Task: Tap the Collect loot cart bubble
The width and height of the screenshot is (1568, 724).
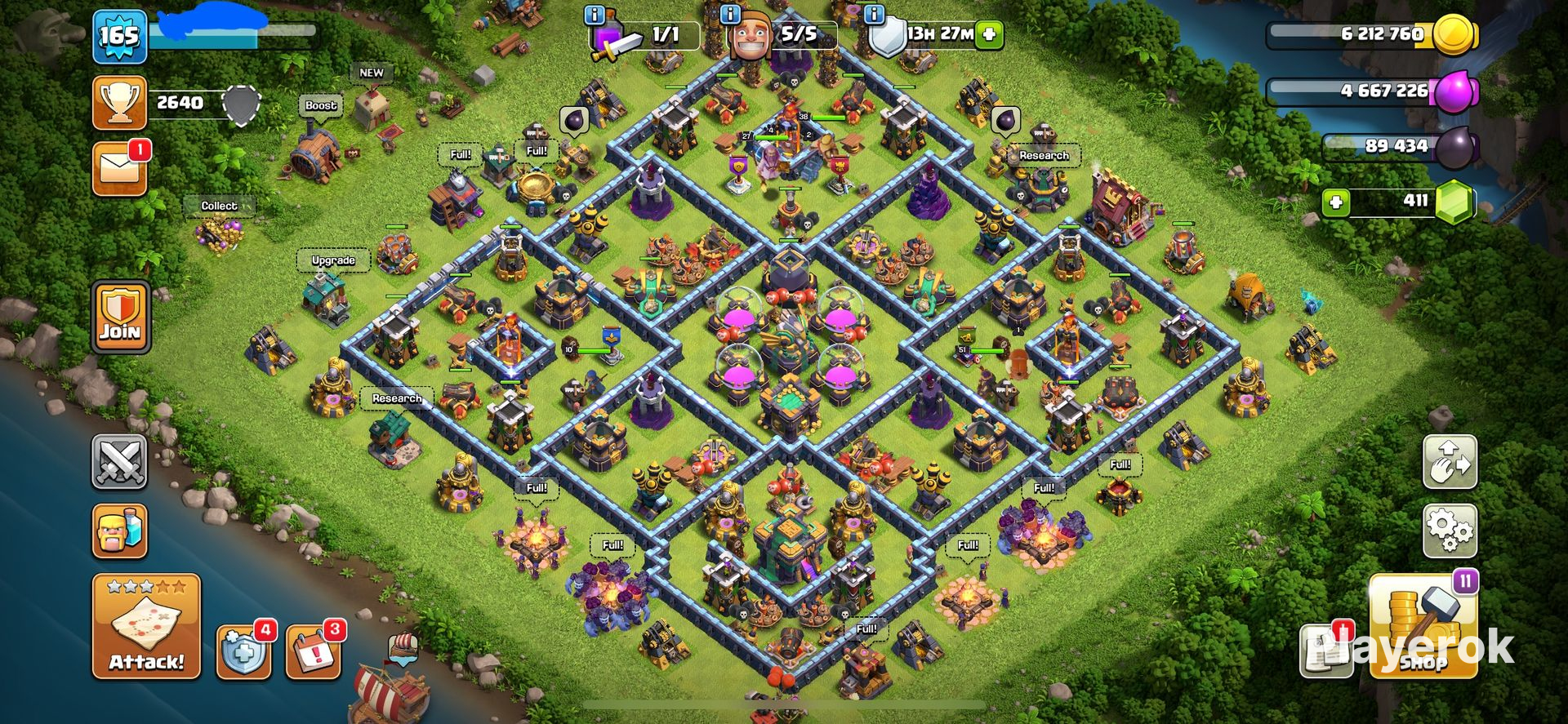Action: (x=219, y=206)
